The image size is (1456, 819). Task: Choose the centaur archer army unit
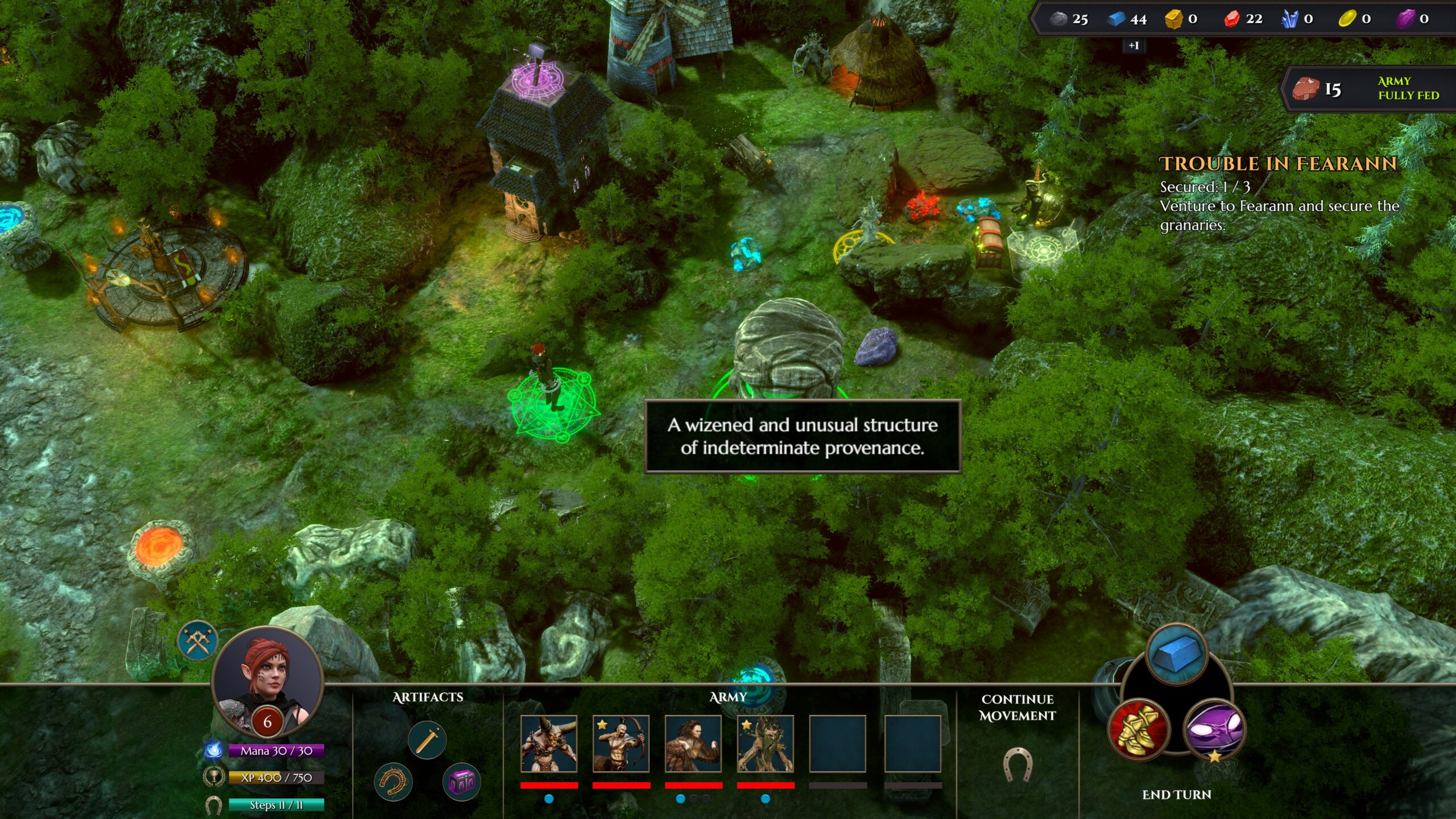click(621, 744)
